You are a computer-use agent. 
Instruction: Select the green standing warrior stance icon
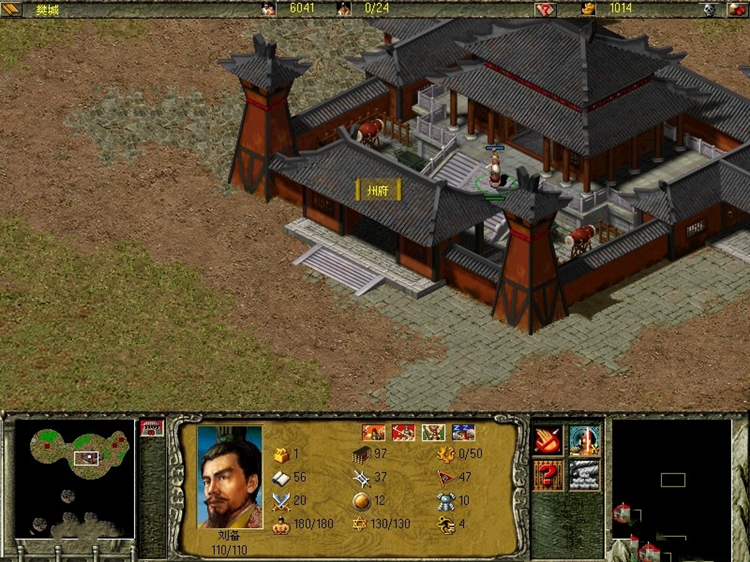point(434,432)
